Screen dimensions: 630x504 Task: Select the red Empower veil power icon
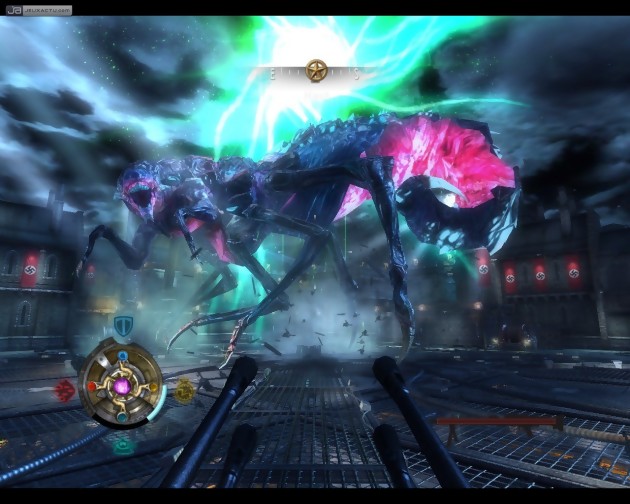67,388
